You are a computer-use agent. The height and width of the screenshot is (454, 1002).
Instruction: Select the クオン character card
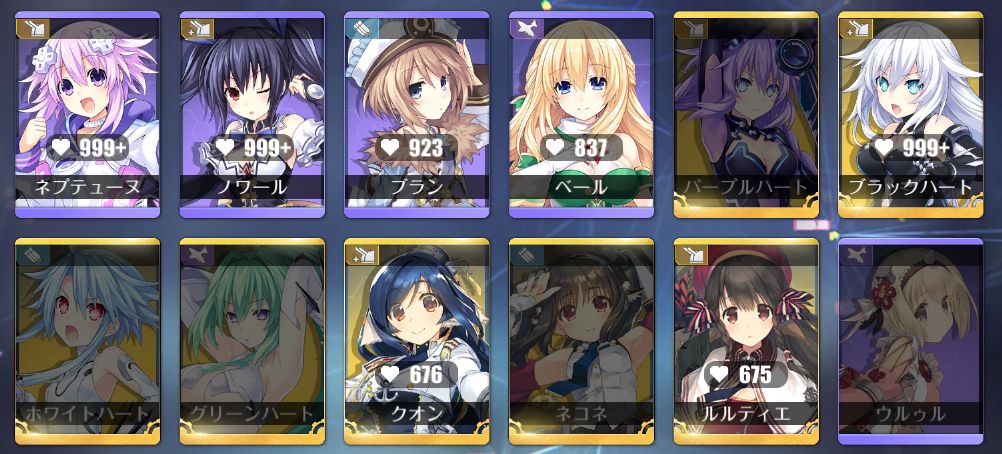click(x=416, y=342)
